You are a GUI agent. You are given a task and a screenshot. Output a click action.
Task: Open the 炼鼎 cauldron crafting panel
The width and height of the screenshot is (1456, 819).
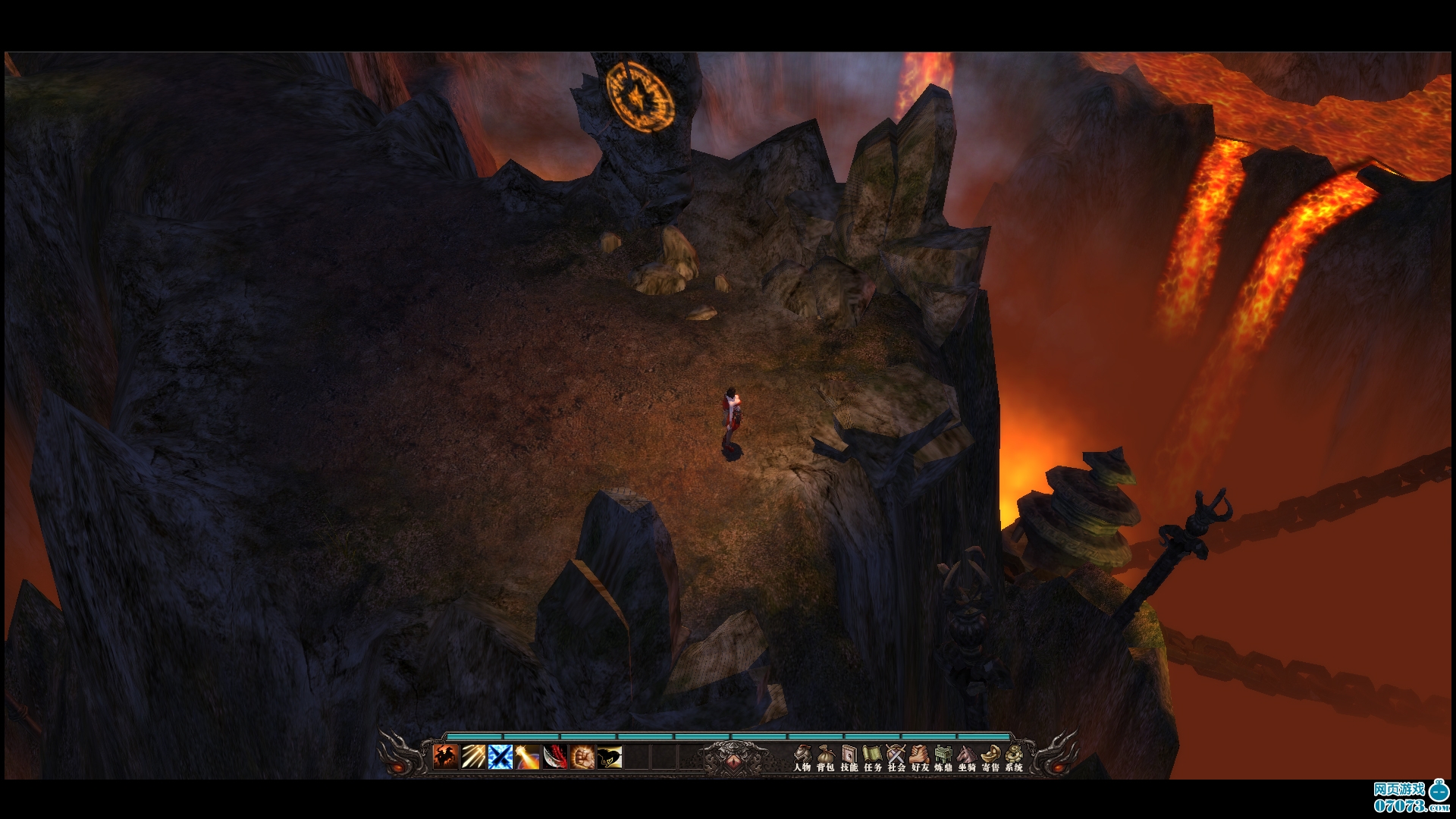pyautogui.click(x=943, y=758)
